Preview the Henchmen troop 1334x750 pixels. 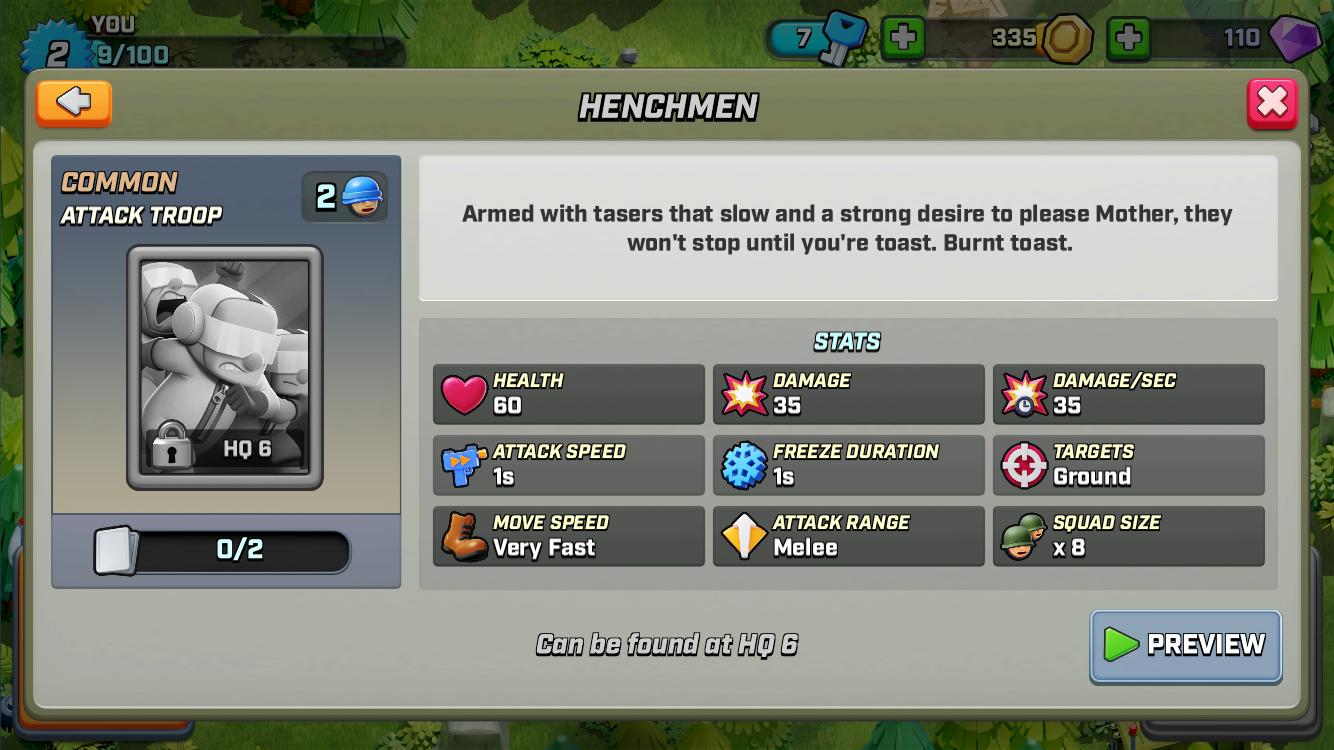(x=1185, y=645)
